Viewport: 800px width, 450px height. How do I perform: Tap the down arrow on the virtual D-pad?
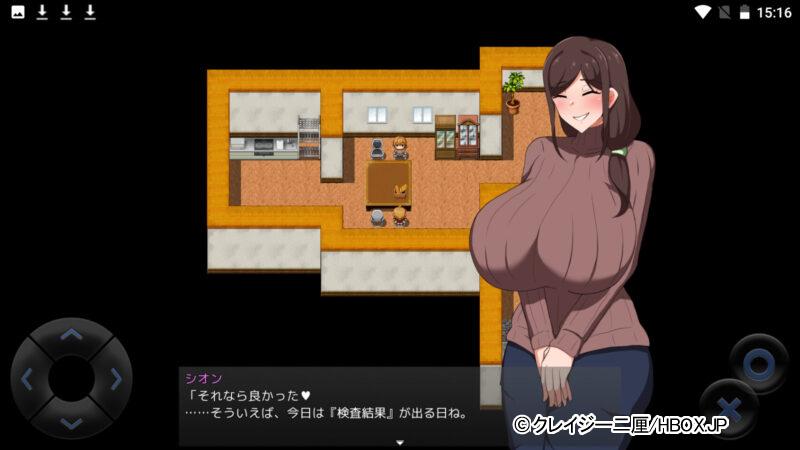(x=71, y=423)
